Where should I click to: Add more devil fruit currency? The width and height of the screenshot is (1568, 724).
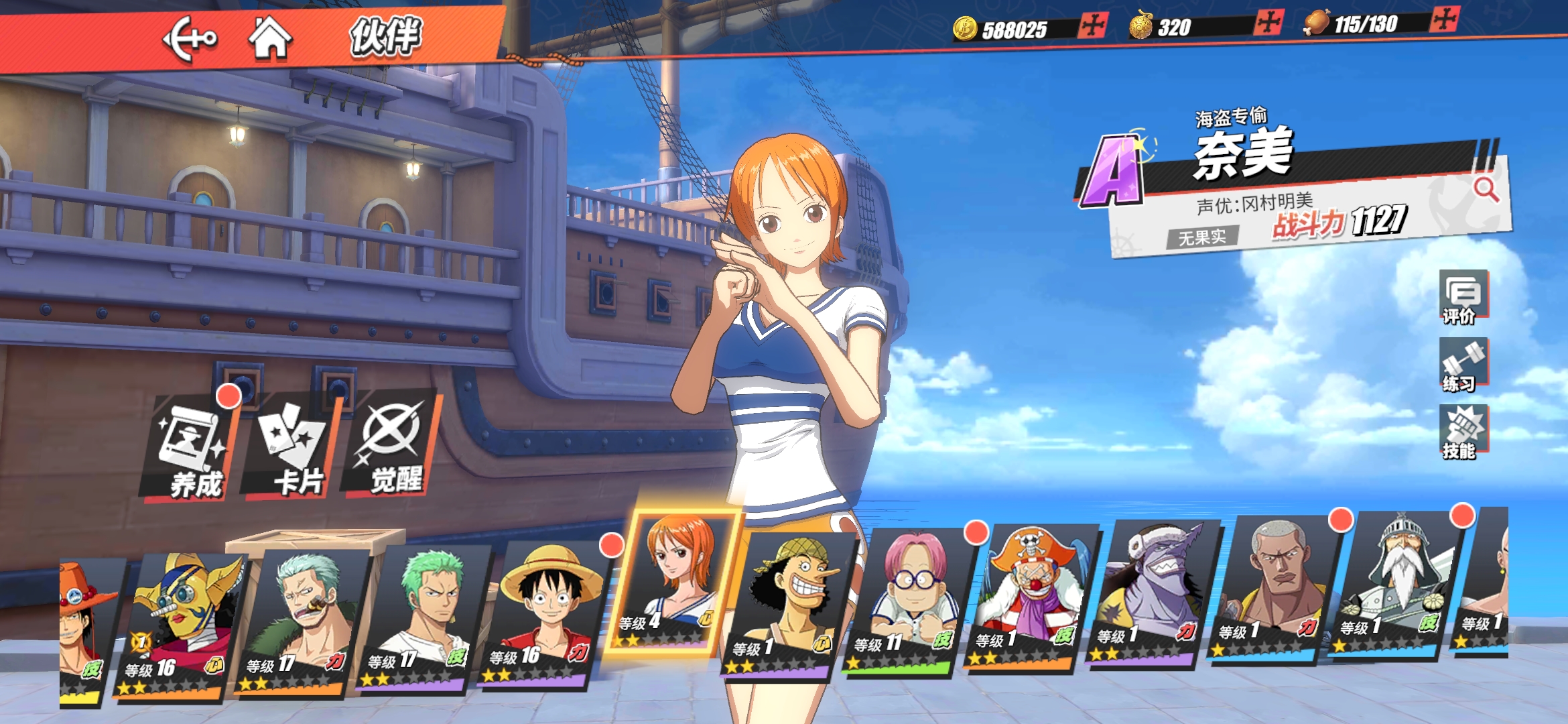pos(1269,23)
